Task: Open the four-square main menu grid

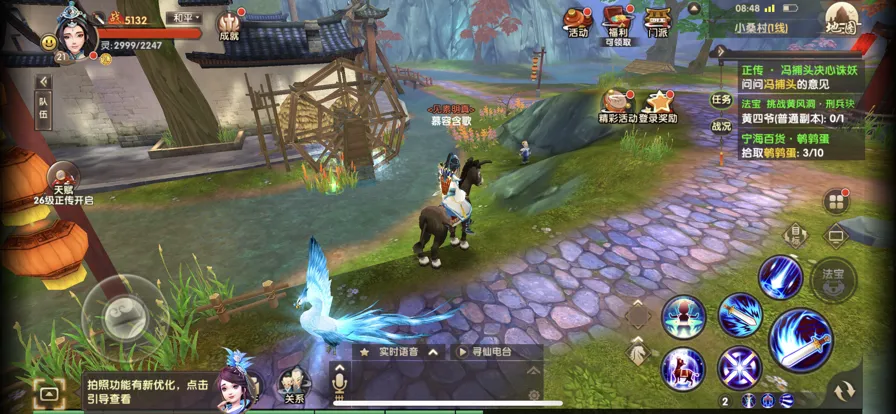Action: click(836, 201)
